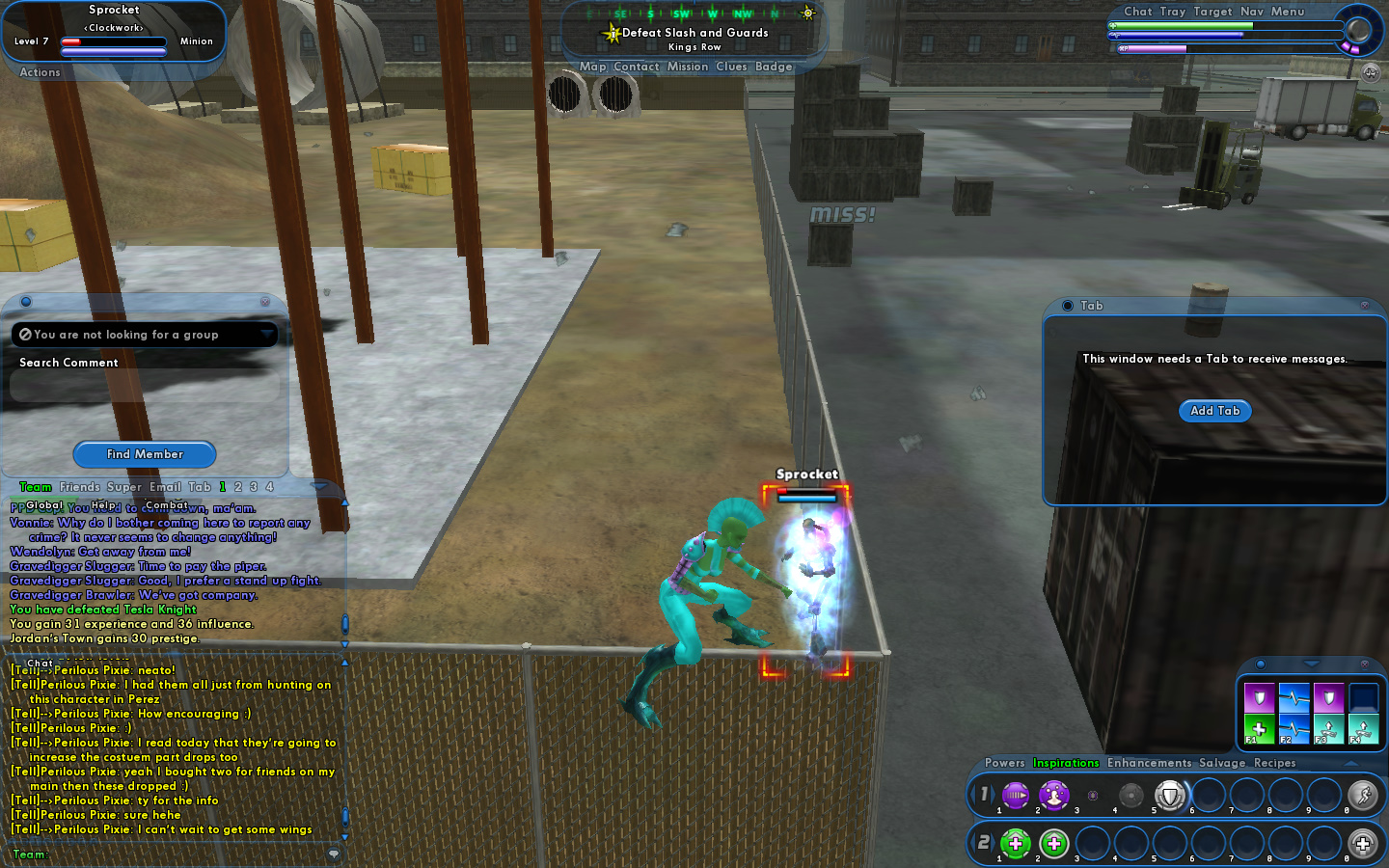Switch to the Enhancements tab
This screenshot has height=868, width=1389.
pyautogui.click(x=1149, y=763)
